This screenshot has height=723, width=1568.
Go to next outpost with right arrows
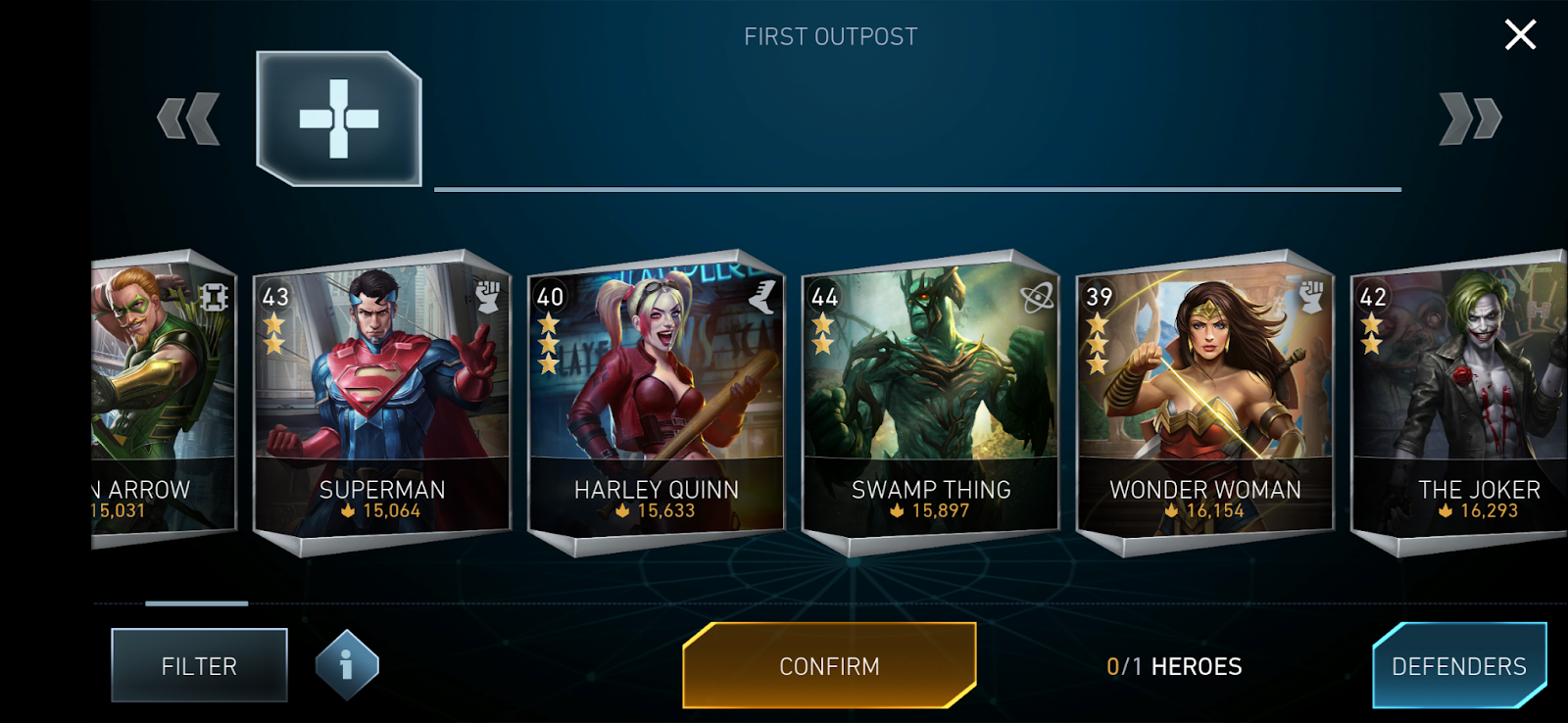point(1470,119)
